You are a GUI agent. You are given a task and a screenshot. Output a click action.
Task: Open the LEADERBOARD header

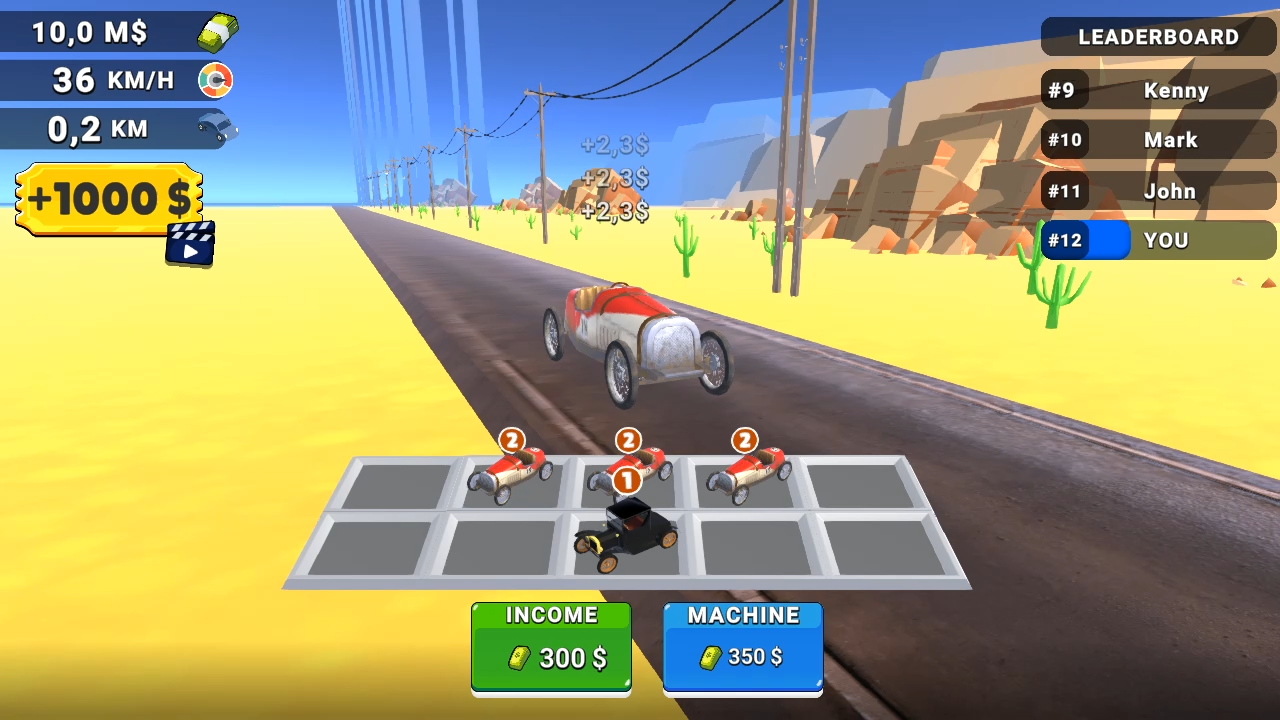tap(1158, 37)
